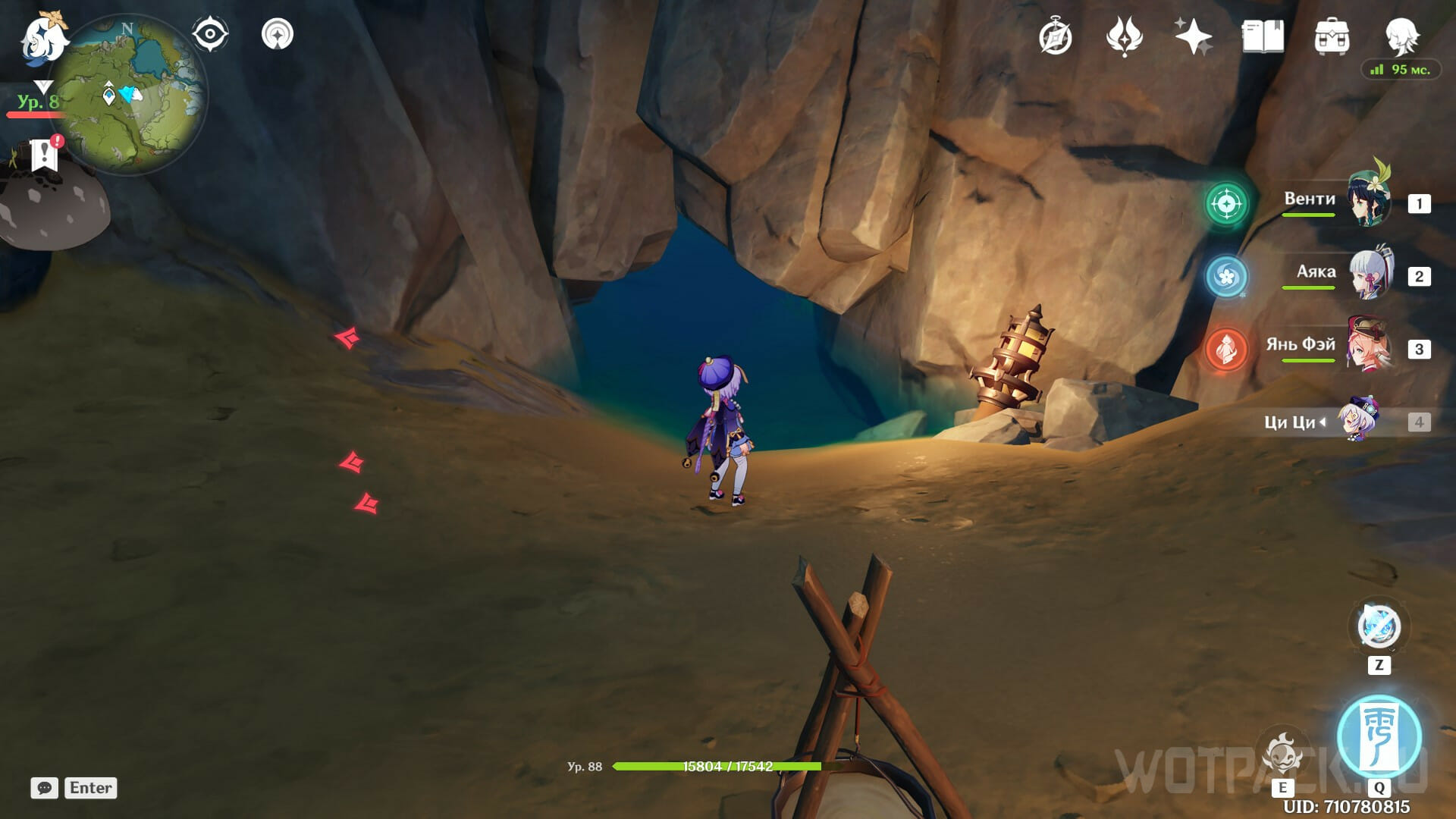The height and width of the screenshot is (819, 1456).
Task: Open the events flame icon
Action: click(x=1124, y=36)
